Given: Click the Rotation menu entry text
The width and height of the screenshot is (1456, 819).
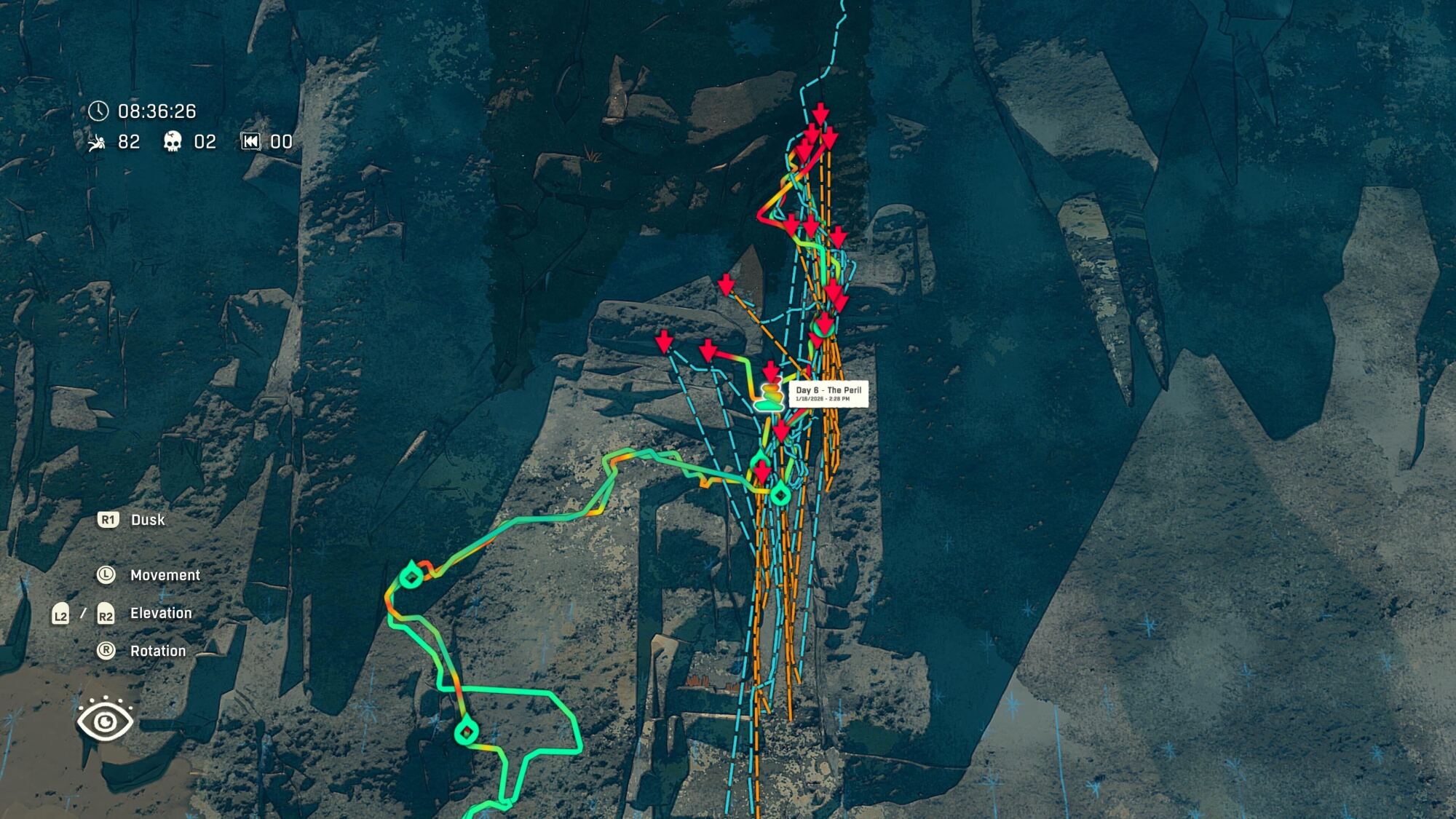Looking at the screenshot, I should [157, 650].
